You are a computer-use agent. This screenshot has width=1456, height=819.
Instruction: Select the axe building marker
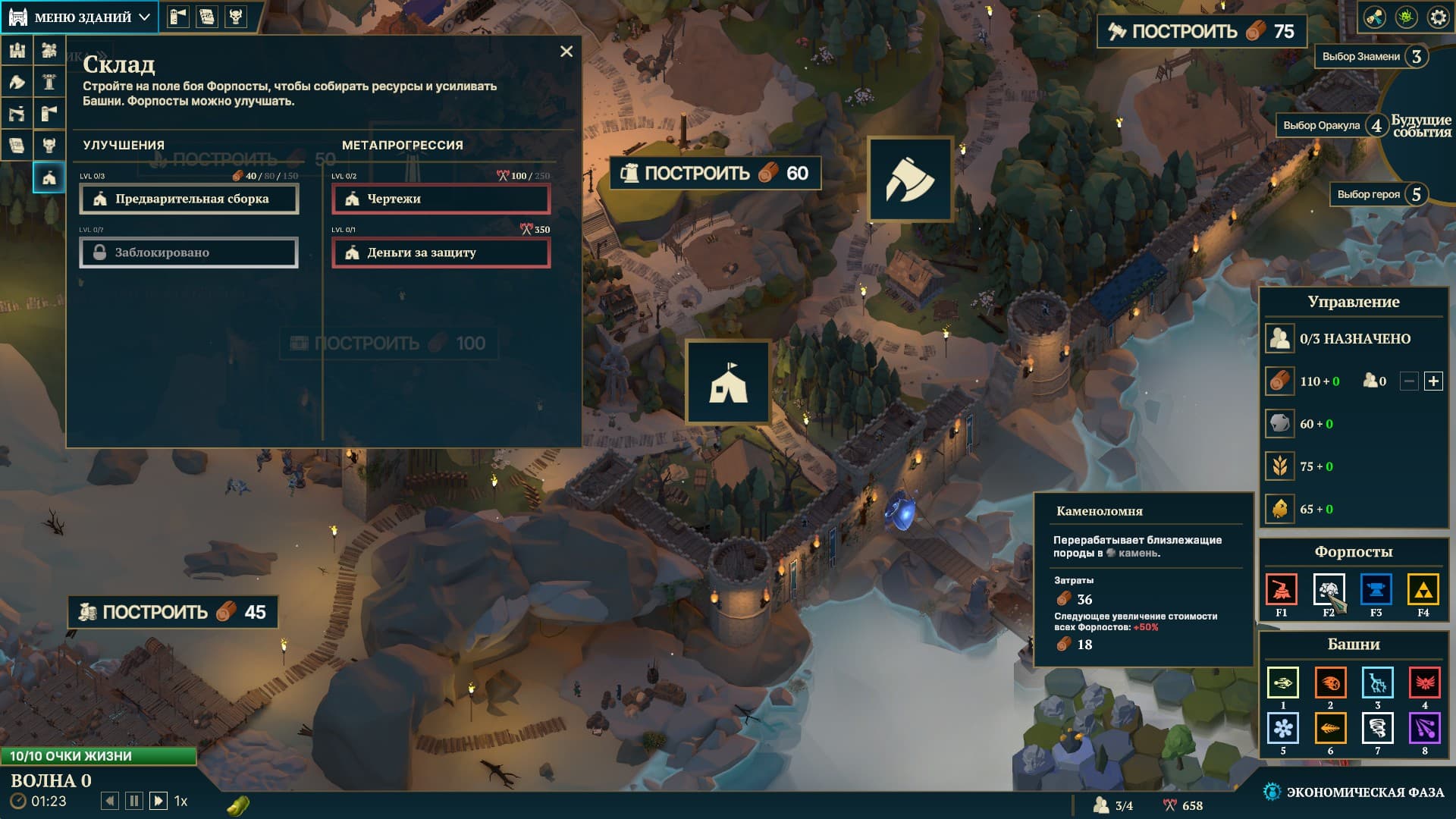point(910,180)
